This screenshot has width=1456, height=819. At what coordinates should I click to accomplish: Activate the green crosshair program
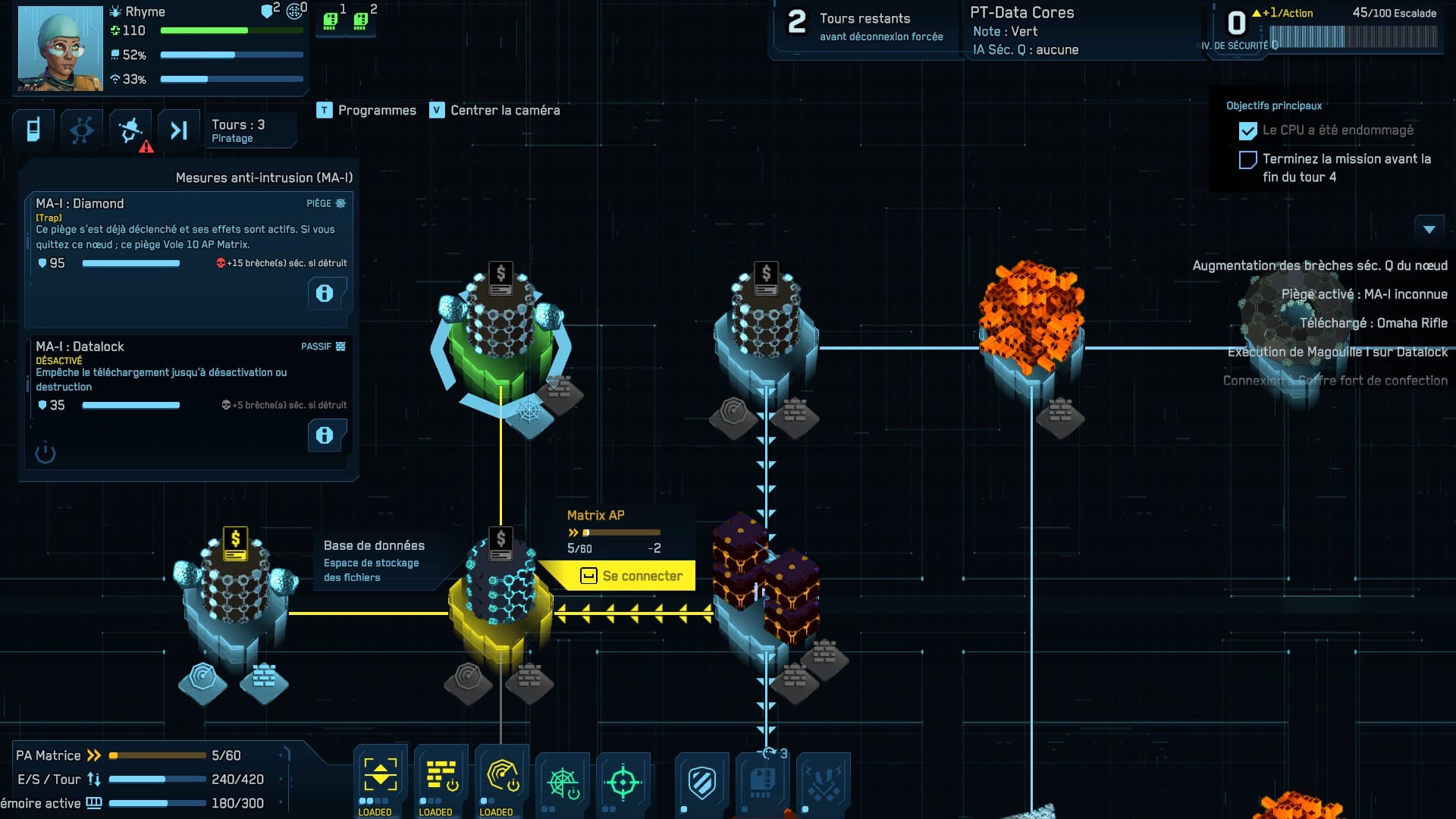point(623,783)
